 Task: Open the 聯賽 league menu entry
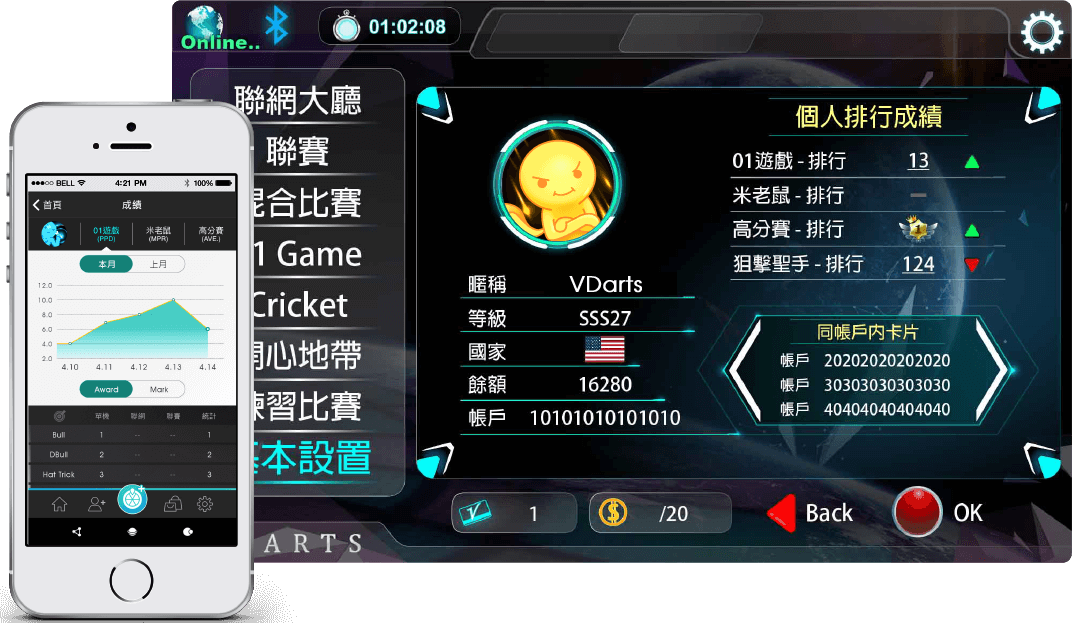(298, 152)
